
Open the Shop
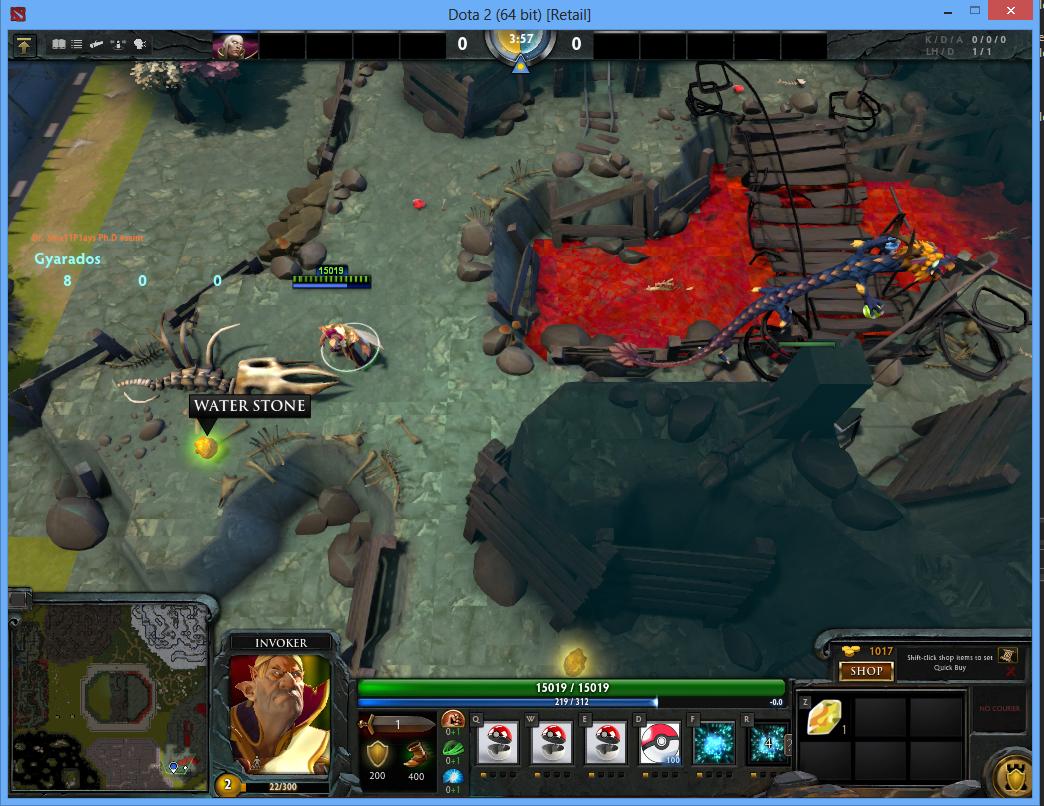866,672
